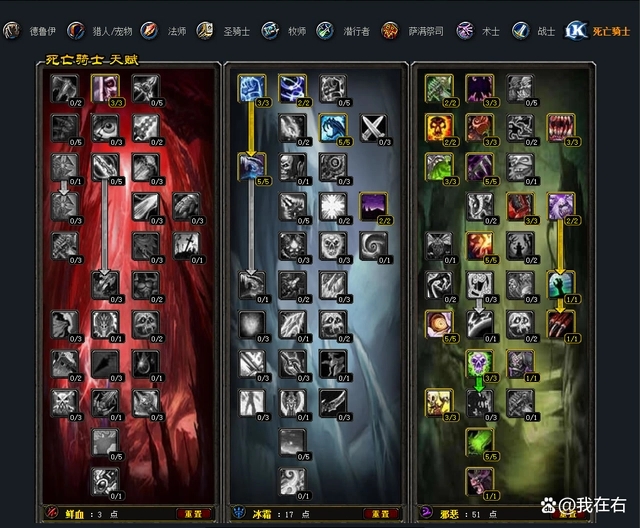
Task: Choose the spiral swirl talent in Frost tree
Action: coord(373,244)
